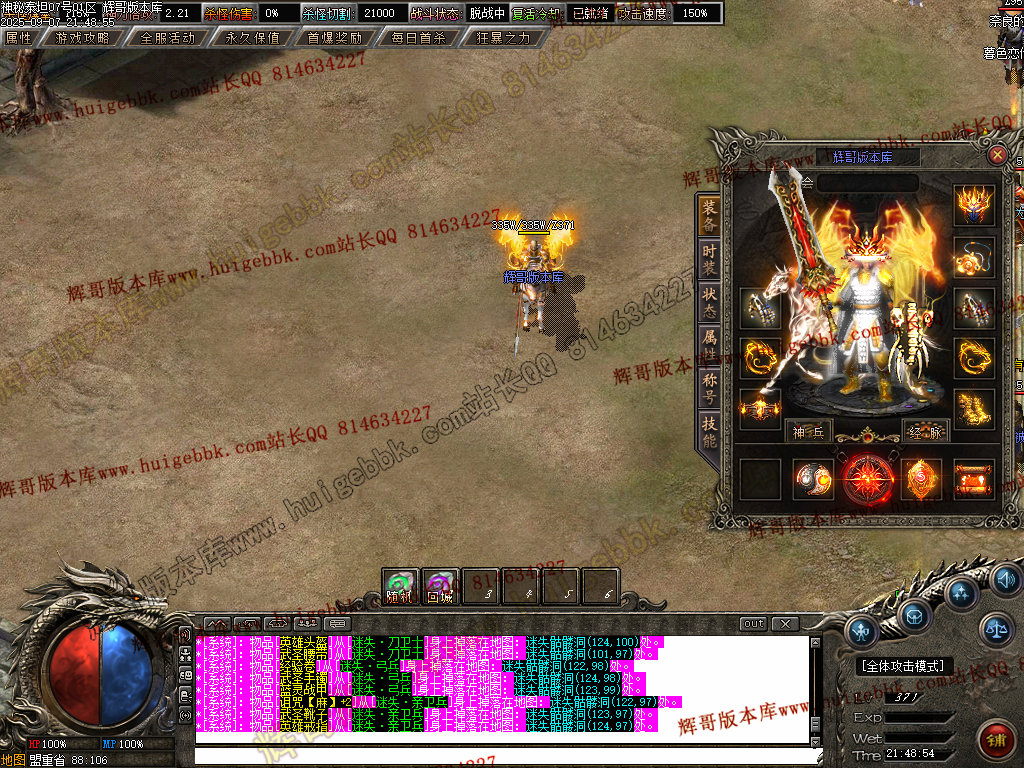Open the 属性 attributes menu
This screenshot has width=1024, height=768.
[19, 38]
